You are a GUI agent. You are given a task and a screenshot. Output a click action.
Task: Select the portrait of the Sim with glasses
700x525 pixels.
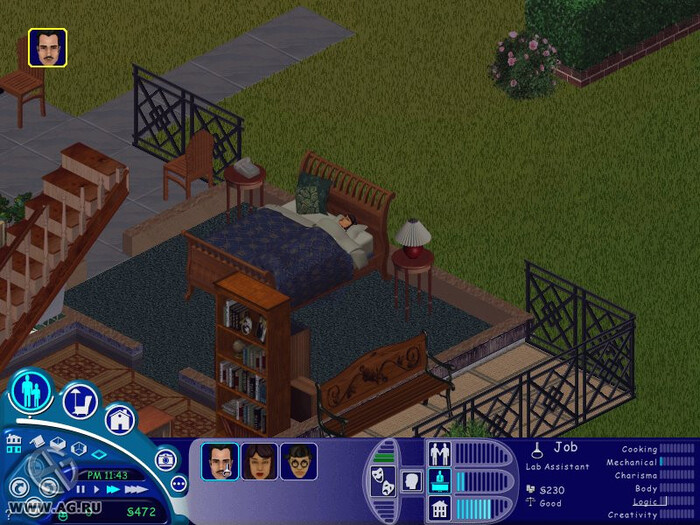coord(298,462)
